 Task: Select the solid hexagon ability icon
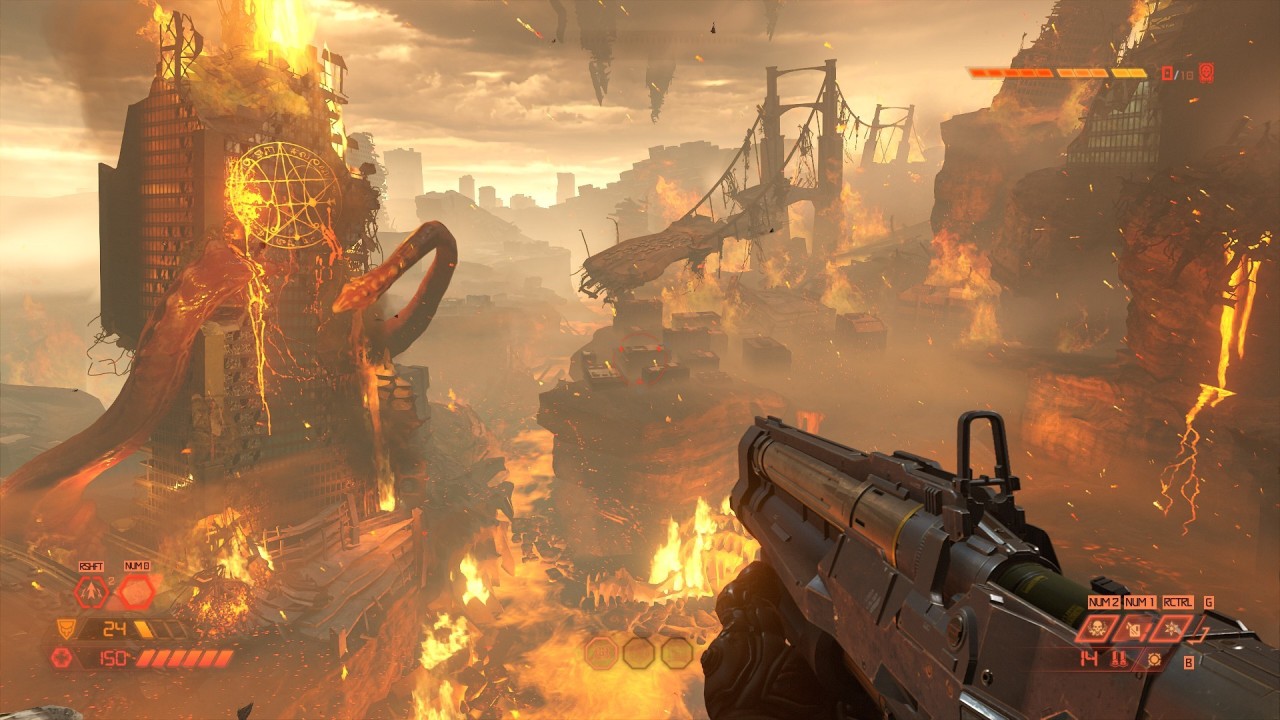[x=136, y=592]
